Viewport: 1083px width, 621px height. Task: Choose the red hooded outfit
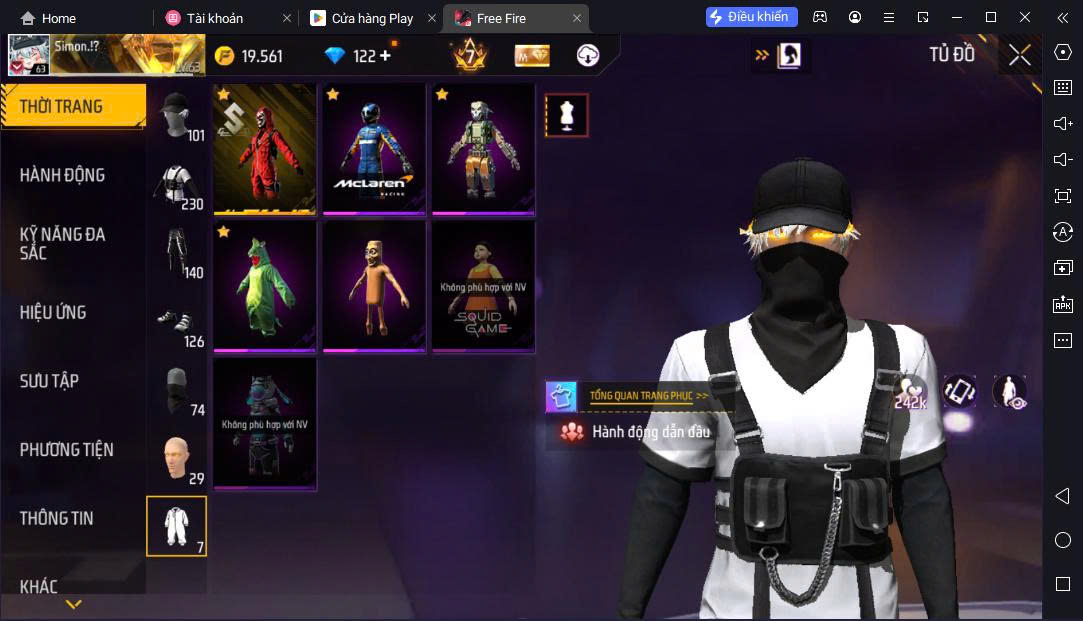coord(265,148)
